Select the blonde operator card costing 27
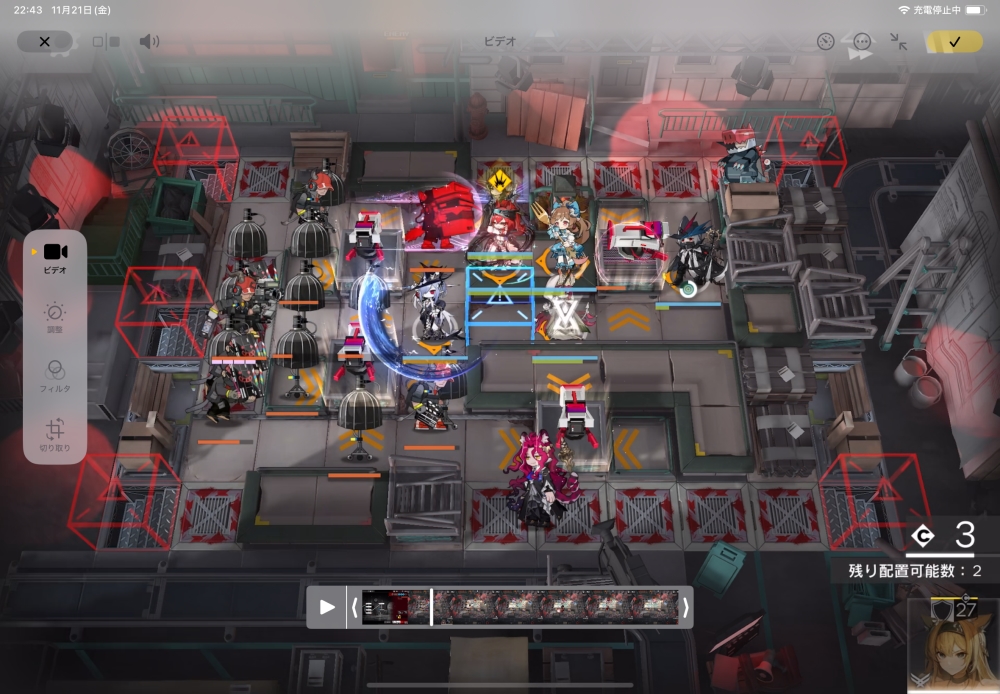This screenshot has width=1000, height=694. click(952, 646)
